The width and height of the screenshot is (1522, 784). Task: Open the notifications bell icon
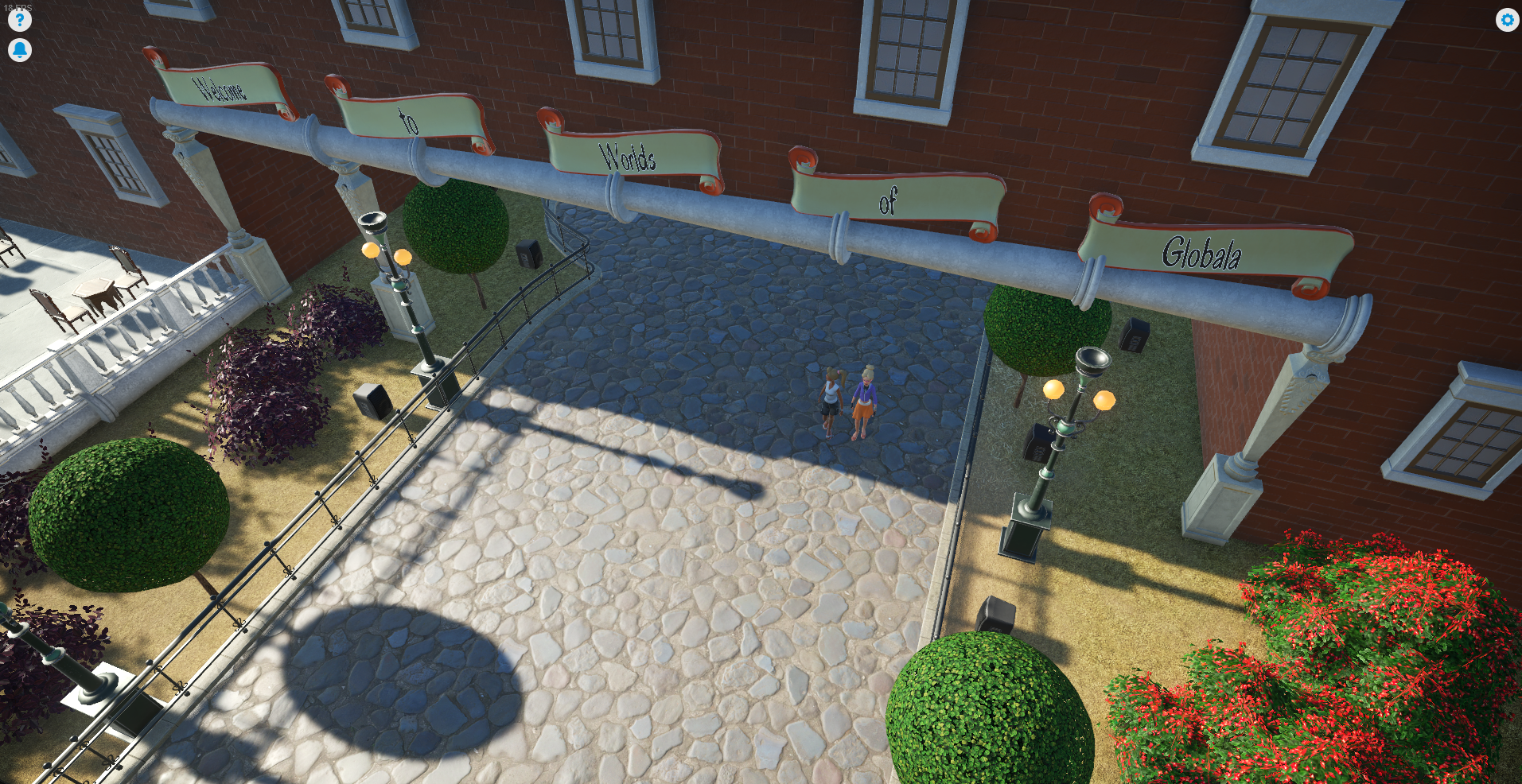tap(20, 50)
